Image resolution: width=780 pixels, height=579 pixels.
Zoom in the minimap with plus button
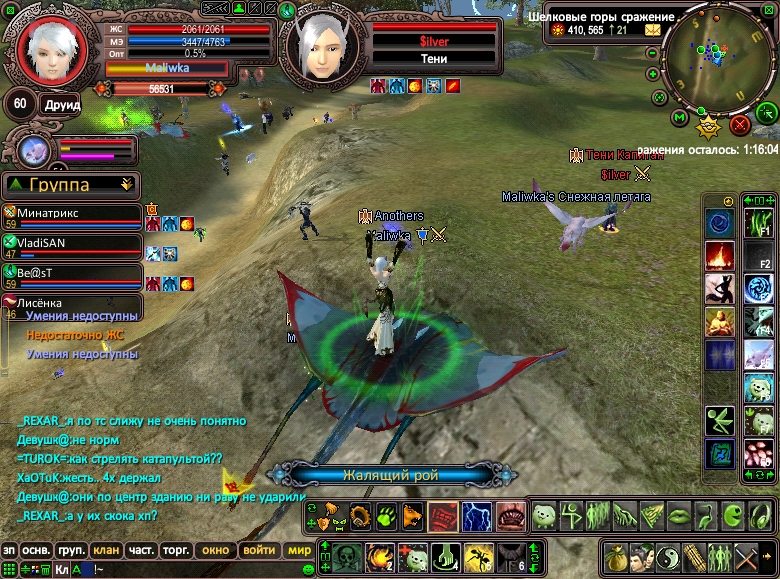pyautogui.click(x=653, y=73)
